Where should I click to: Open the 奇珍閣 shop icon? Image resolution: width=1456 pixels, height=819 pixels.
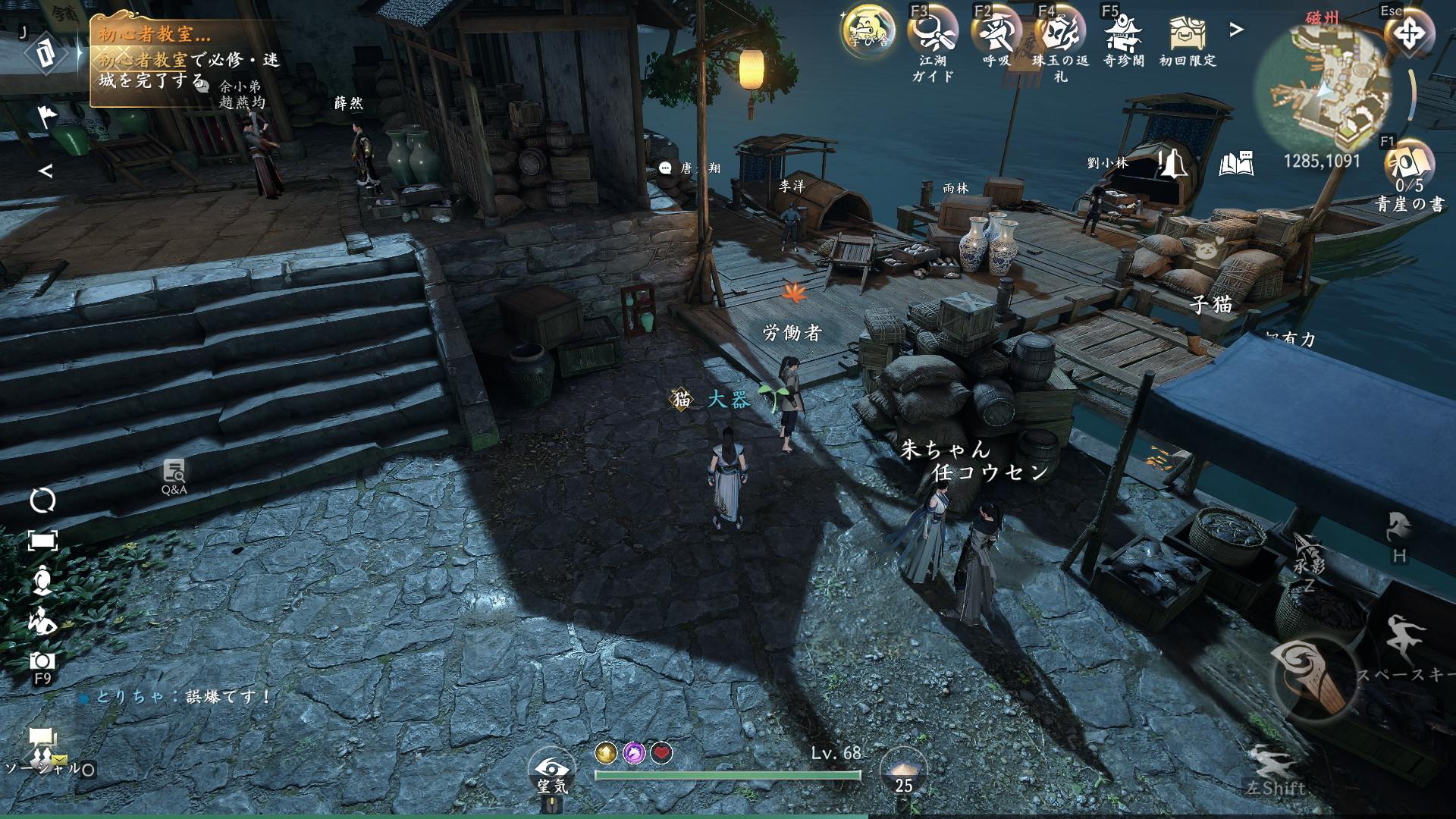click(x=1124, y=33)
